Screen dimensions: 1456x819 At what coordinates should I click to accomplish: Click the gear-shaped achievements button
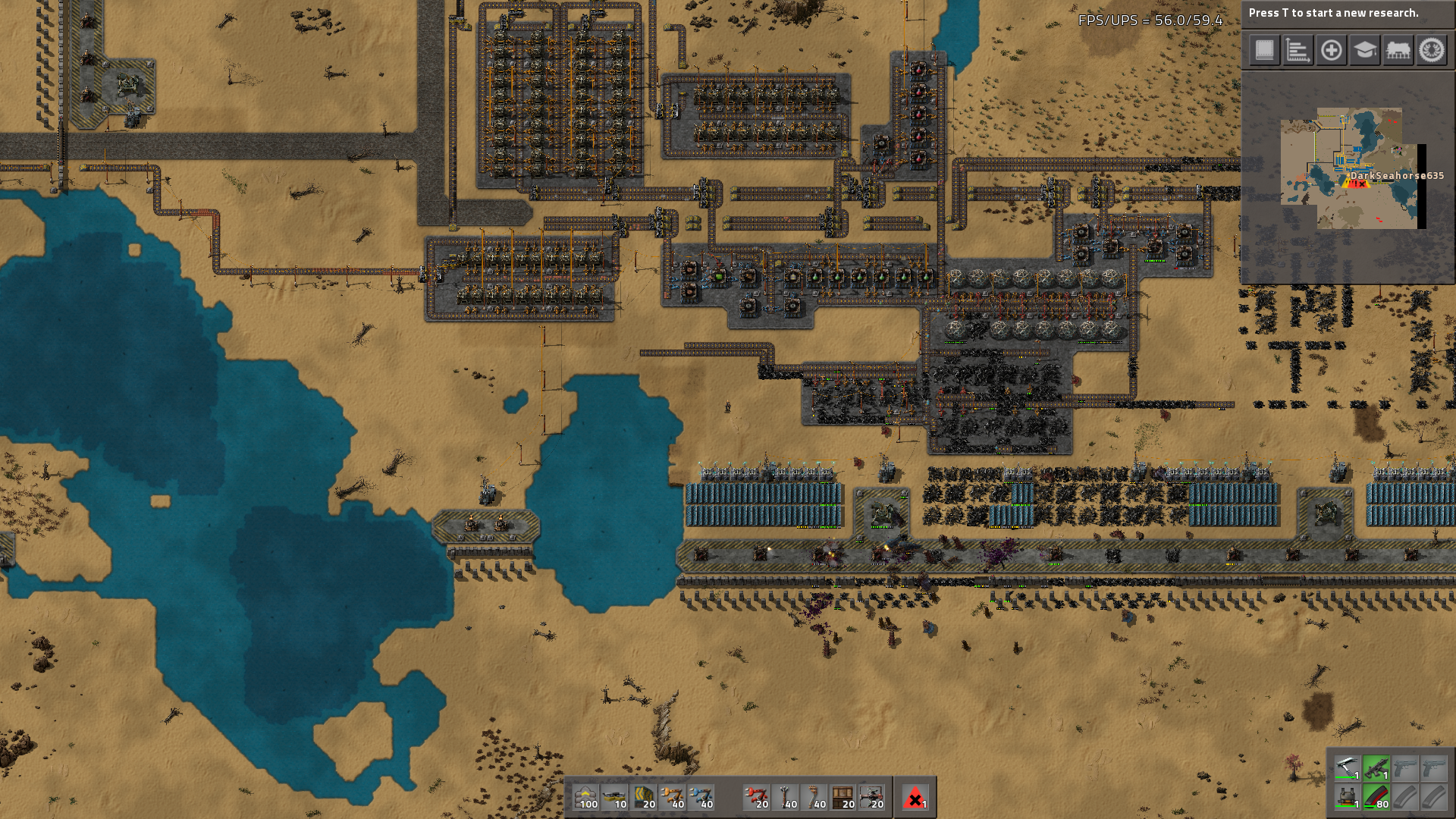pos(1432,51)
